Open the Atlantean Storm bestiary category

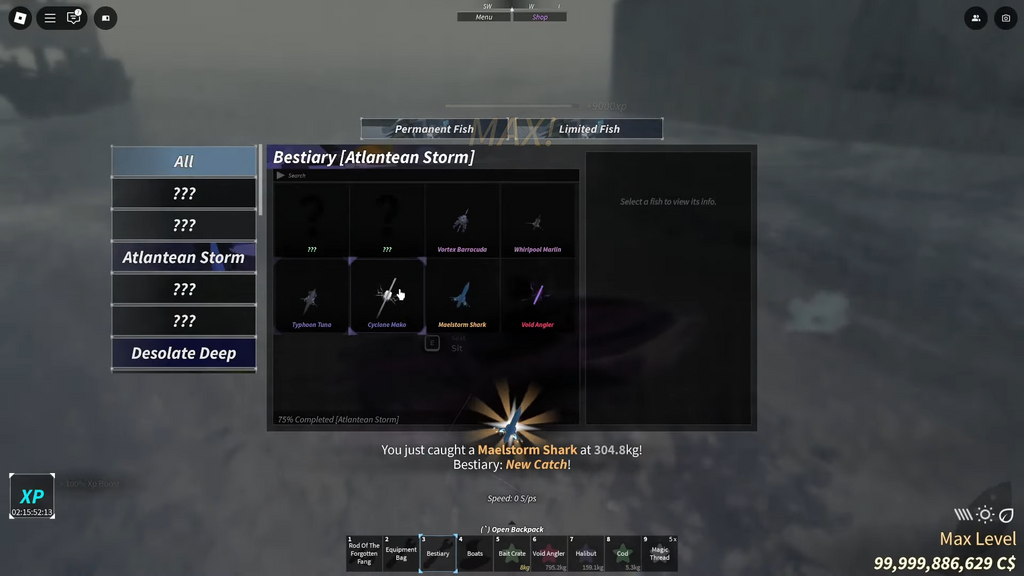[184, 257]
